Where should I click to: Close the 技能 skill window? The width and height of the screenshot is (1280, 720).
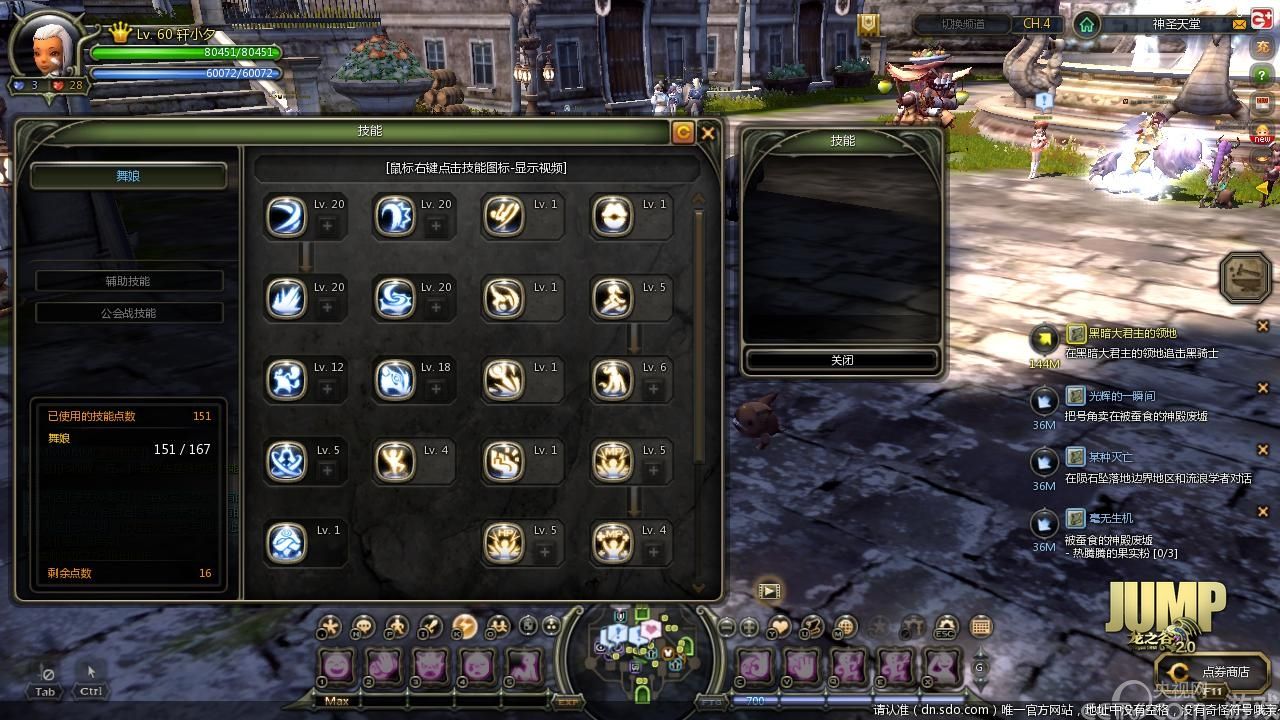[708, 132]
